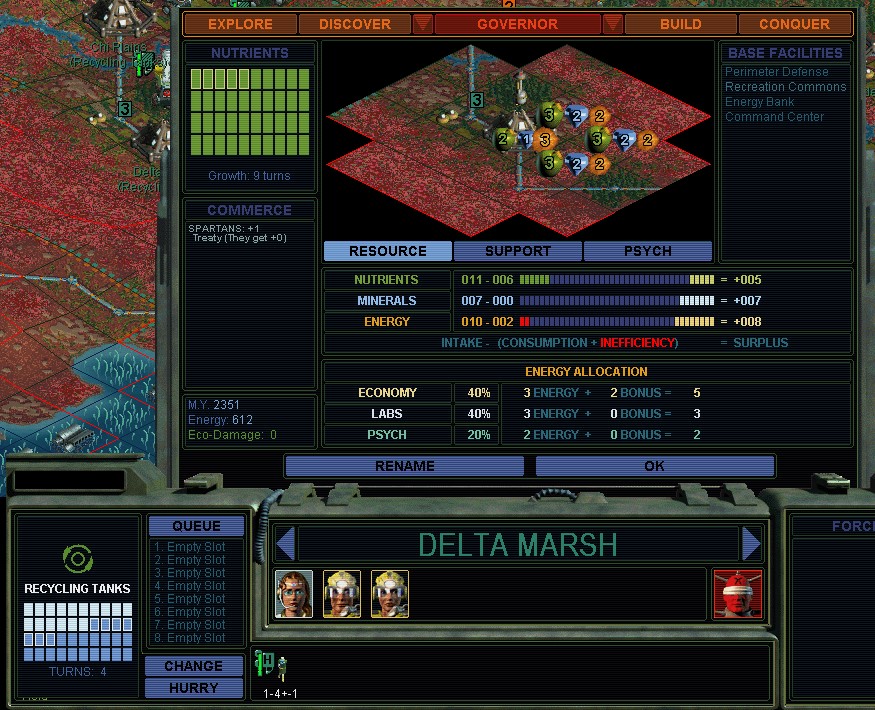Show the PSYCH tab
The height and width of the screenshot is (710, 875).
pyautogui.click(x=647, y=251)
